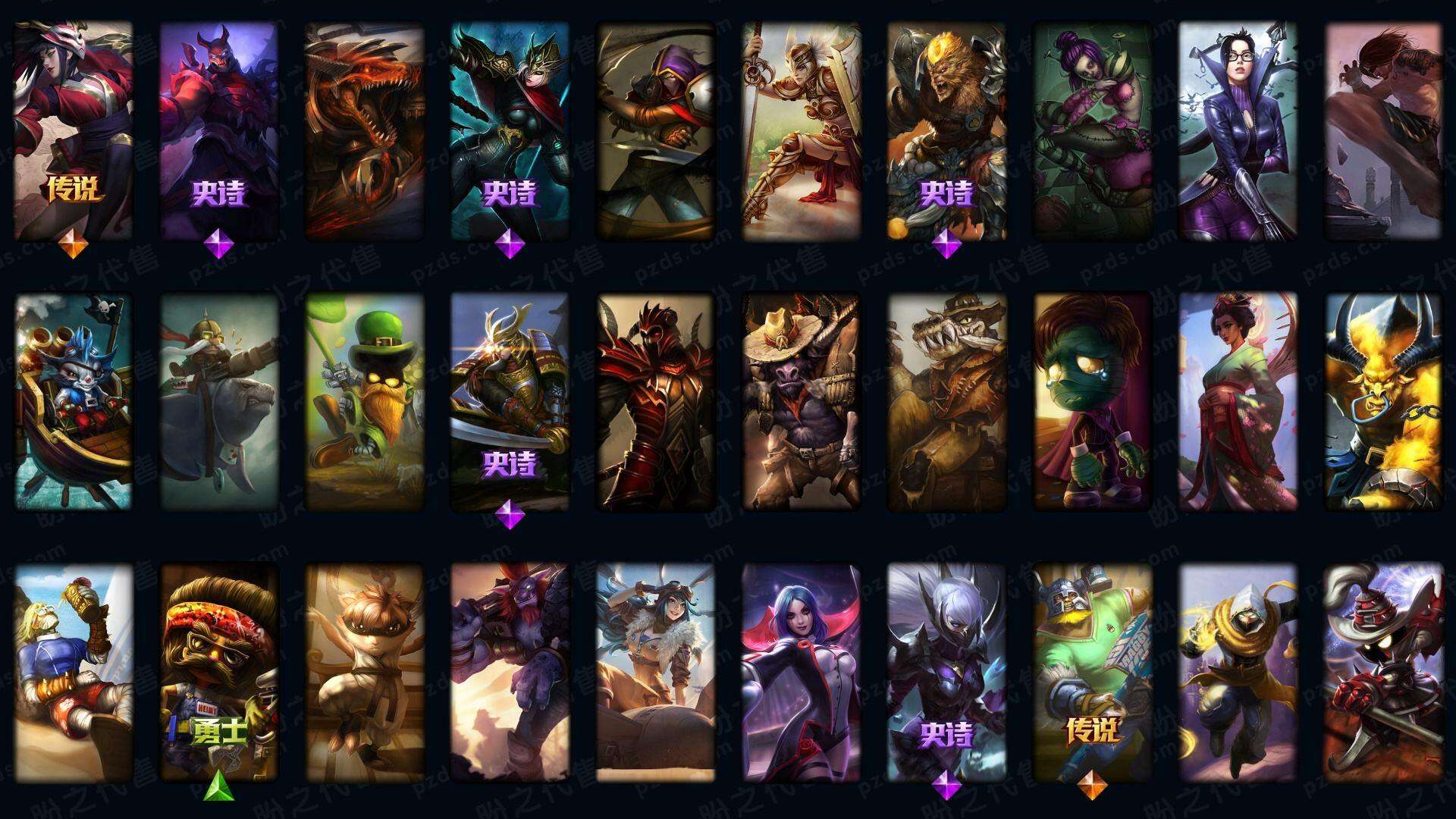
Task: Choose the green jersey Gragas legendary card
Action: pyautogui.click(x=1092, y=672)
